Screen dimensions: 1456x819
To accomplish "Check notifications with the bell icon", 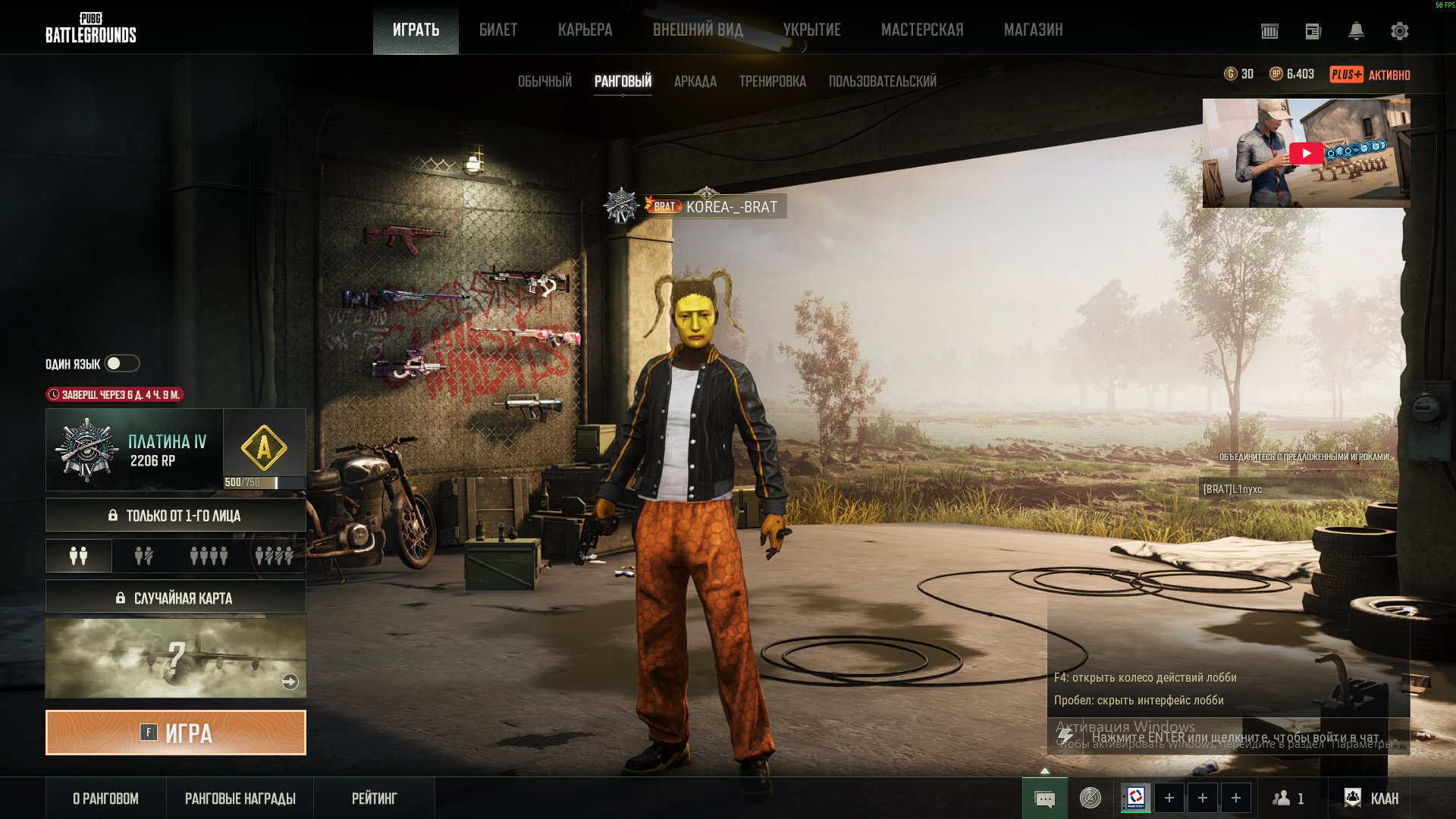I will click(1356, 31).
